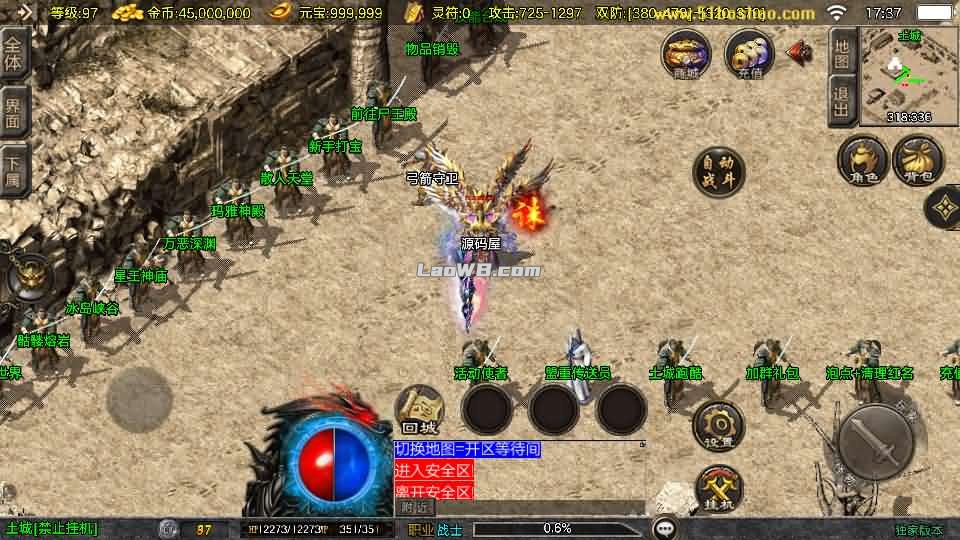Open the 设置 settings gear

point(718,424)
